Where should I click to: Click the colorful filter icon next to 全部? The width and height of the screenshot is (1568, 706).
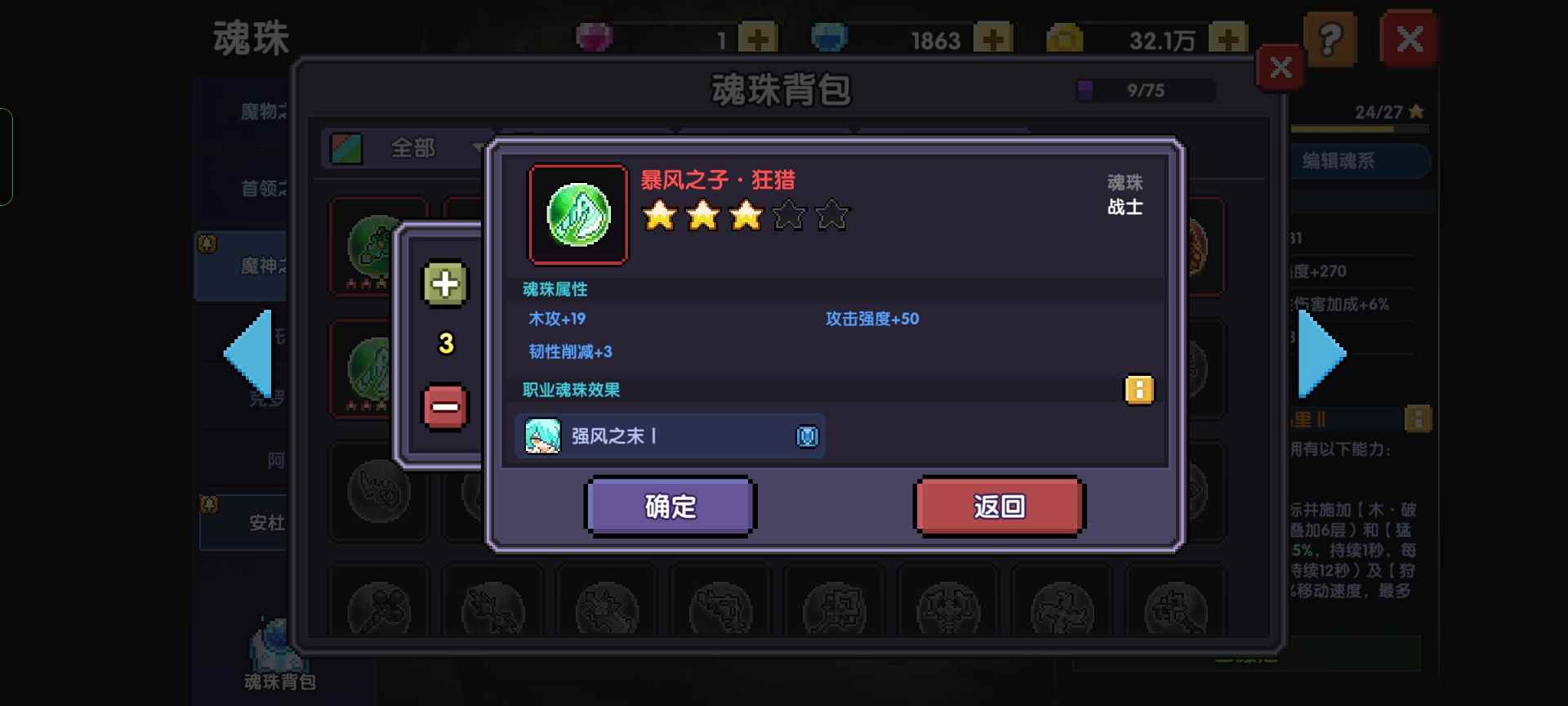pos(346,149)
